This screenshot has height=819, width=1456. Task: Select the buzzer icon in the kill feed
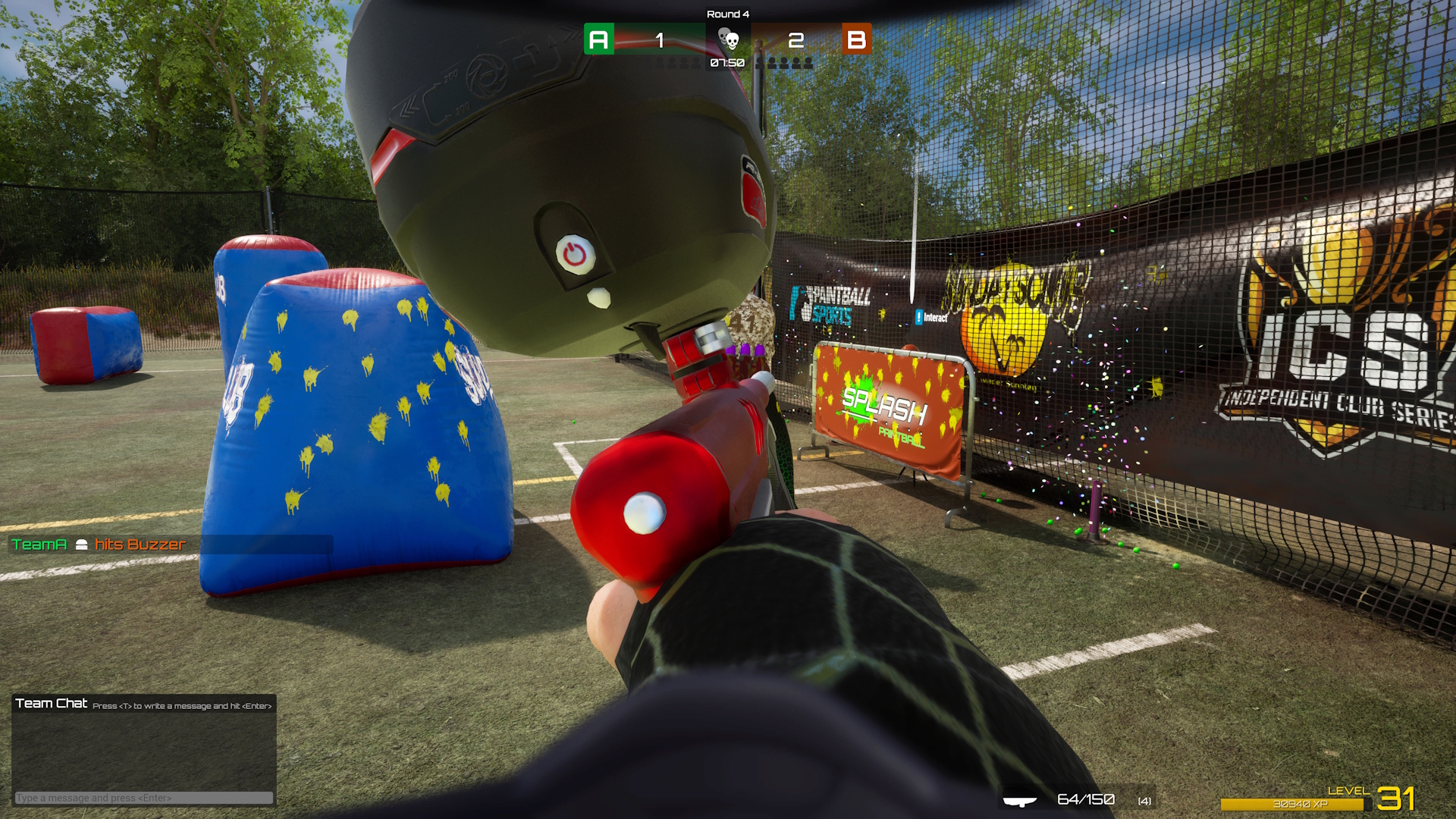click(x=82, y=544)
